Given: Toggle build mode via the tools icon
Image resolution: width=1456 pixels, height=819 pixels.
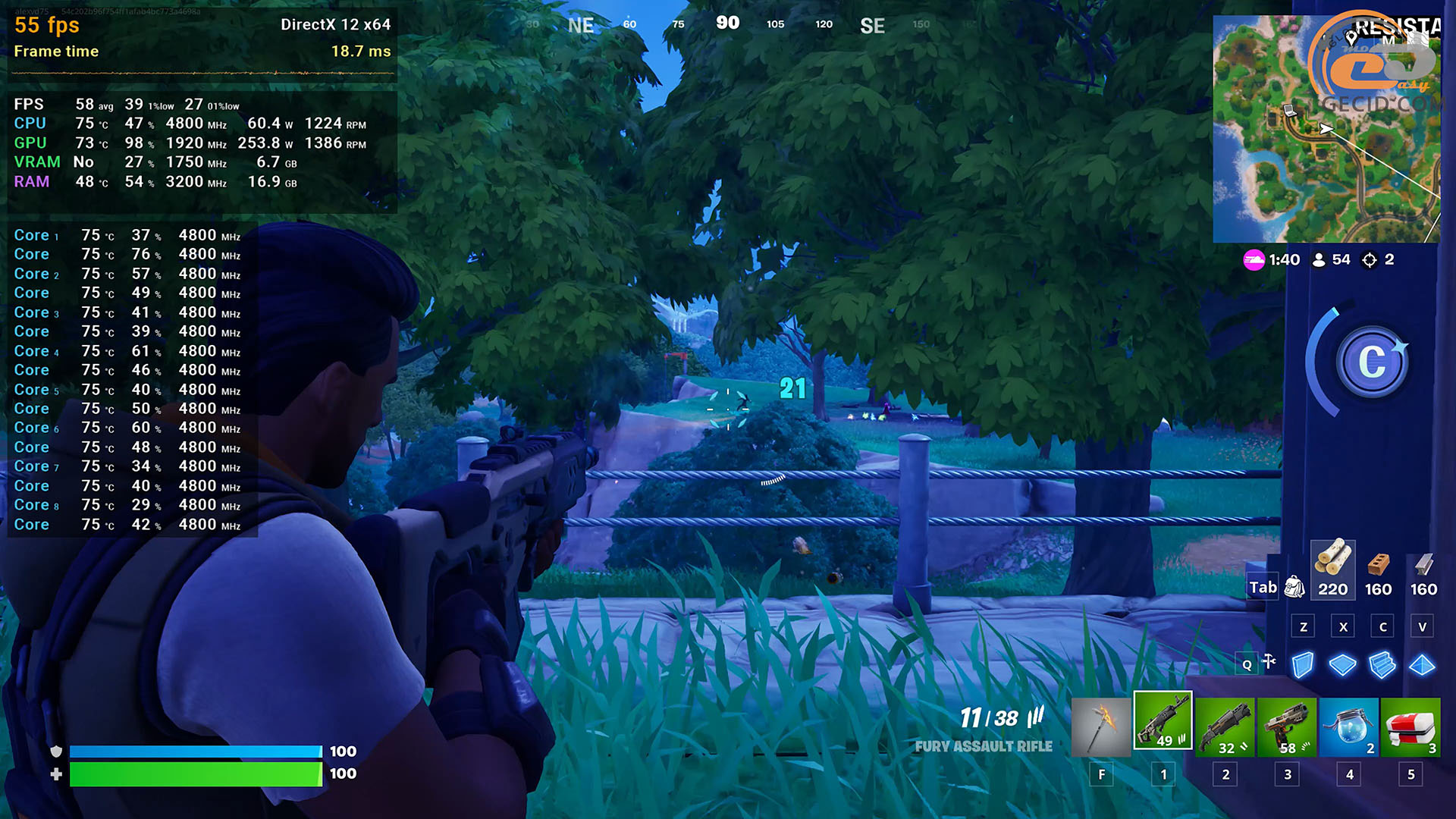Looking at the screenshot, I should (x=1269, y=662).
